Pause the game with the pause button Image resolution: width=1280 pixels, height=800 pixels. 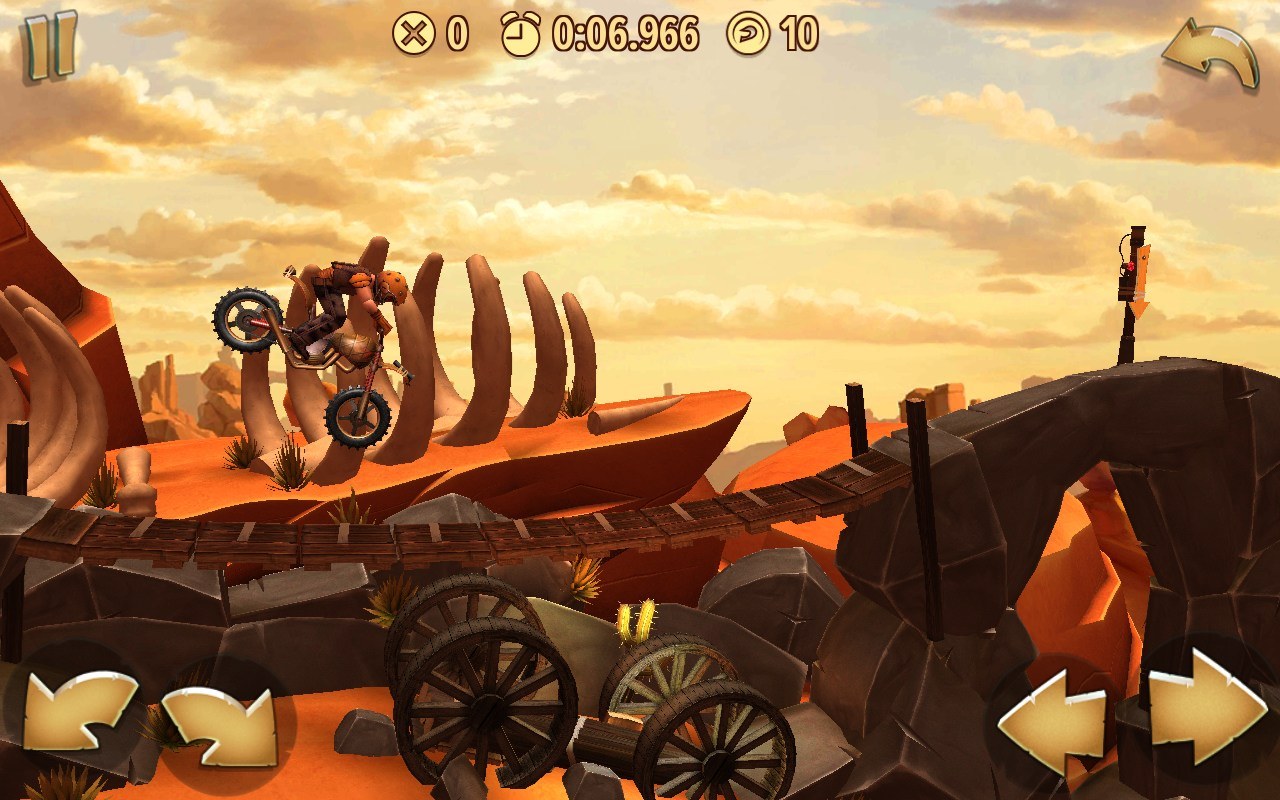pos(50,45)
